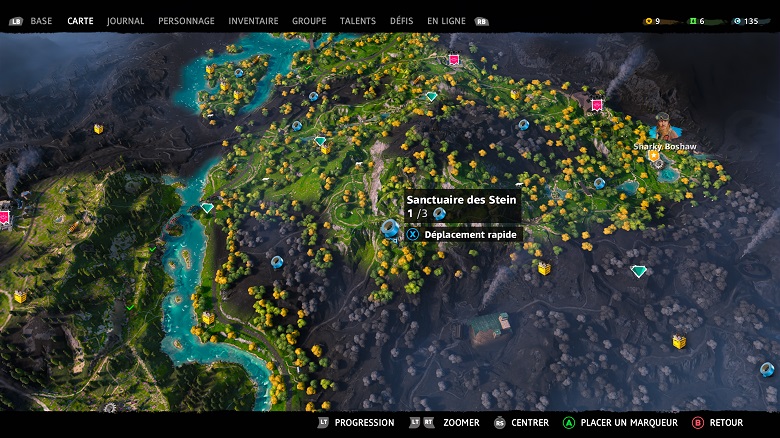
Task: Open the INVENTAIRE tab
Action: (253, 21)
